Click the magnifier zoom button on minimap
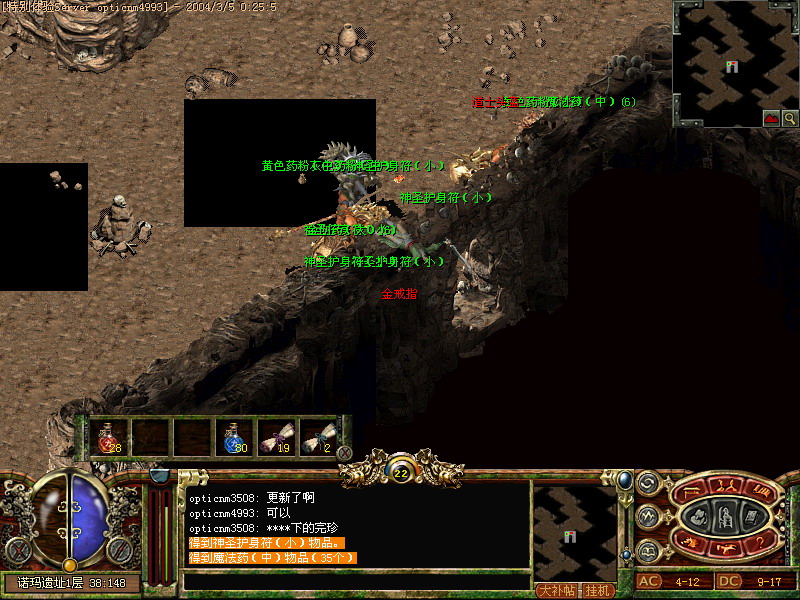 tap(790, 118)
